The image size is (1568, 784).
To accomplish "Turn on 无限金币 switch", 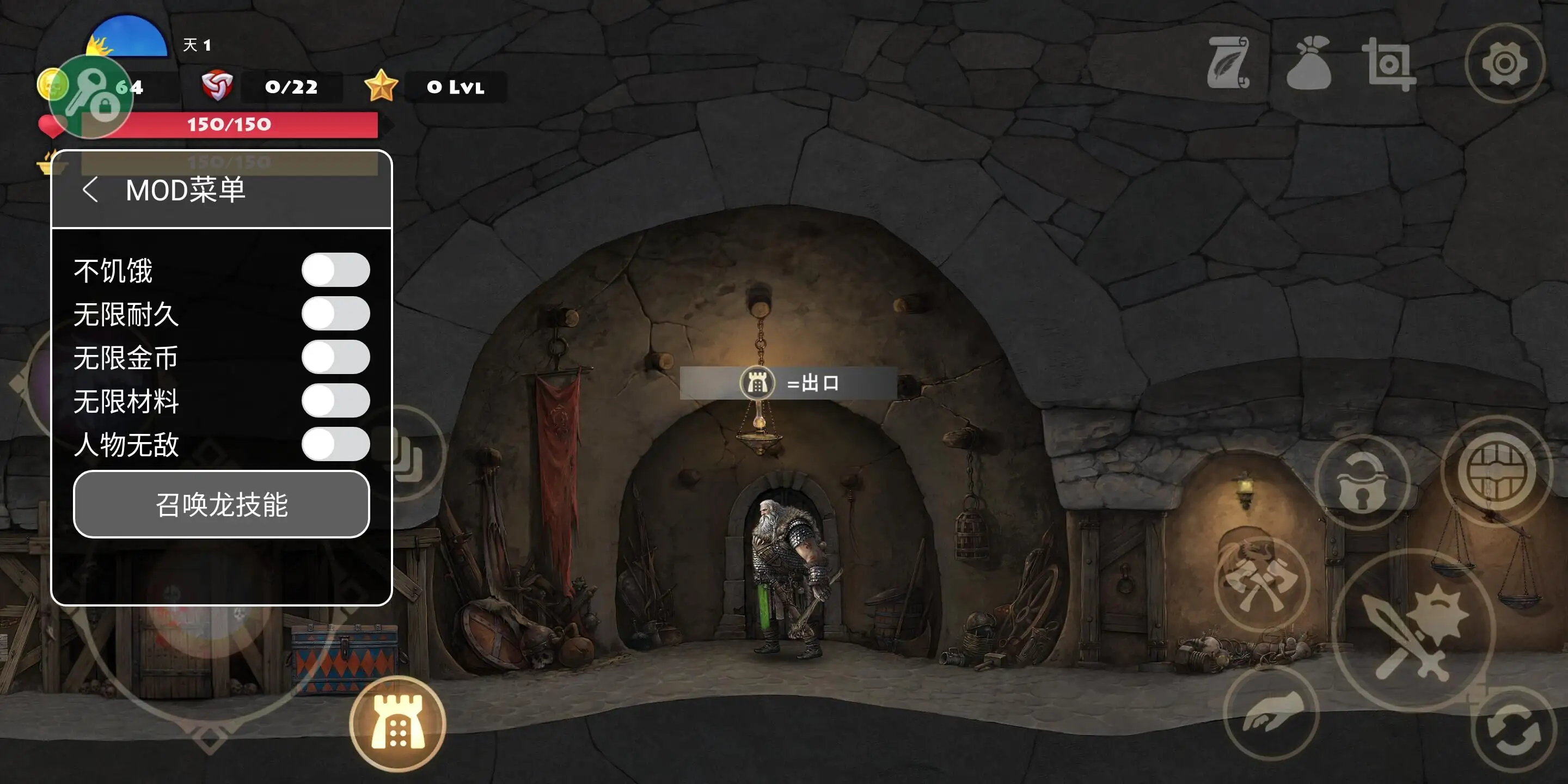I will pyautogui.click(x=335, y=357).
